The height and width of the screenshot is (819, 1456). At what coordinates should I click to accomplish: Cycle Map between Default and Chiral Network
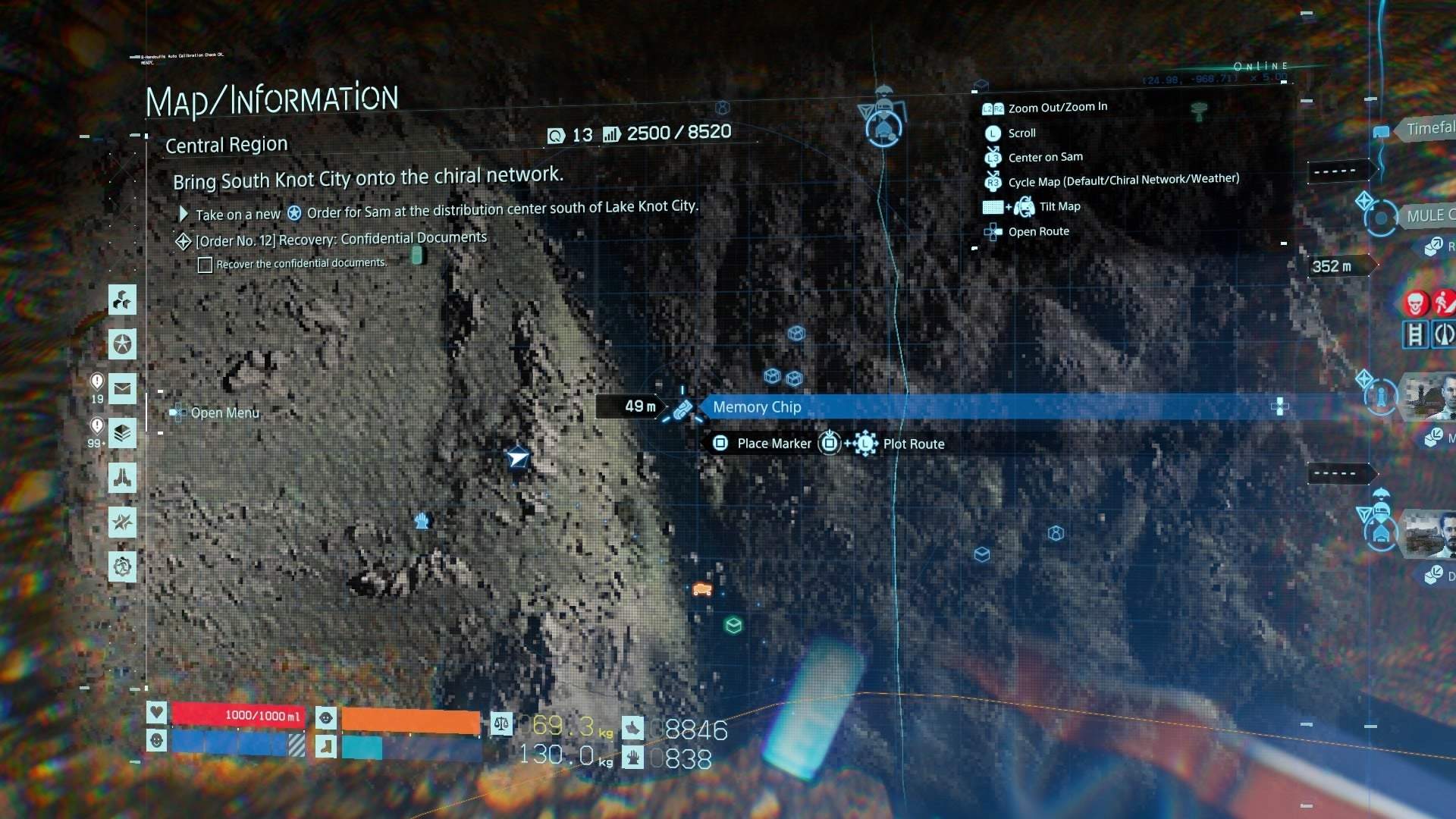[x=1122, y=180]
